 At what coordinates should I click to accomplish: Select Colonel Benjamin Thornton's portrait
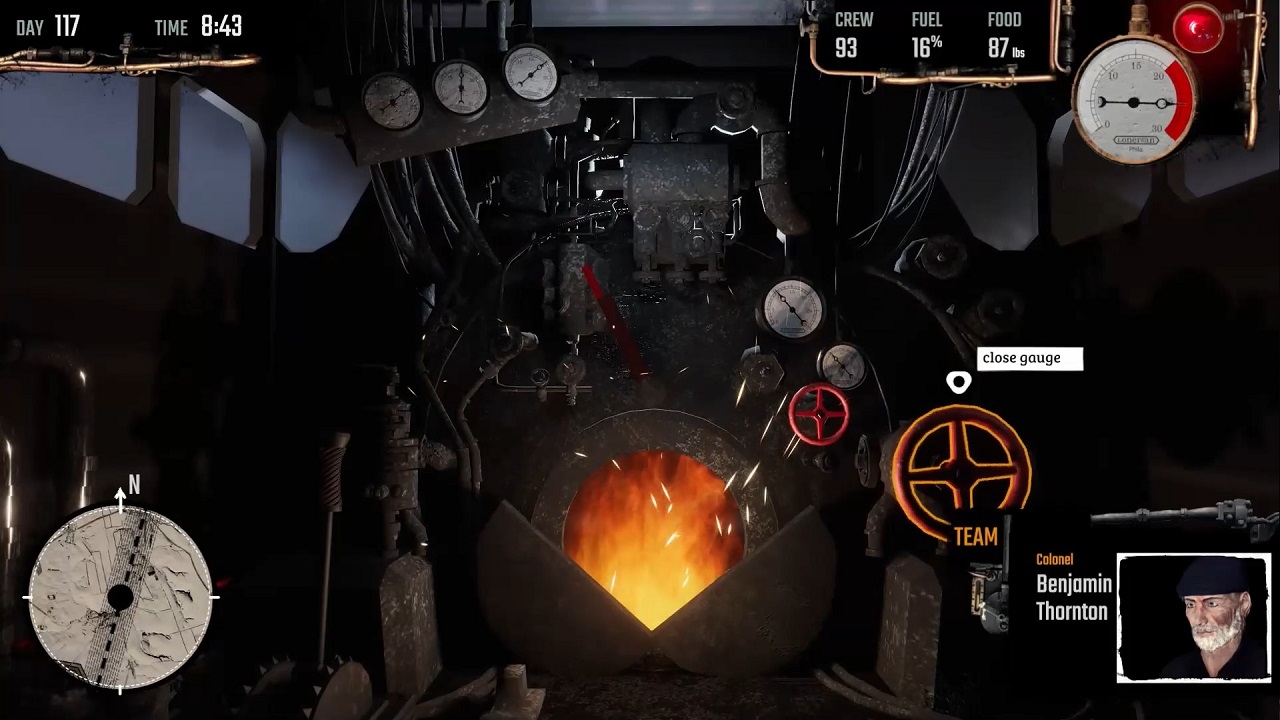coord(1193,617)
